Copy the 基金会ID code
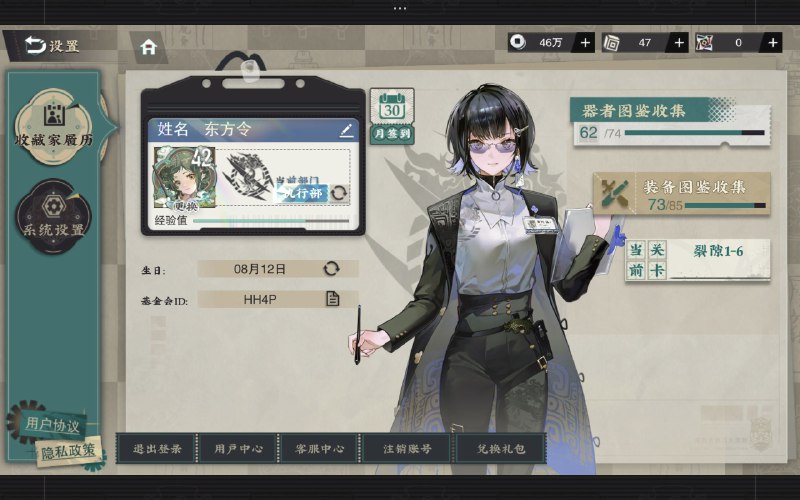Screen dimensions: 800x500 click(333, 298)
